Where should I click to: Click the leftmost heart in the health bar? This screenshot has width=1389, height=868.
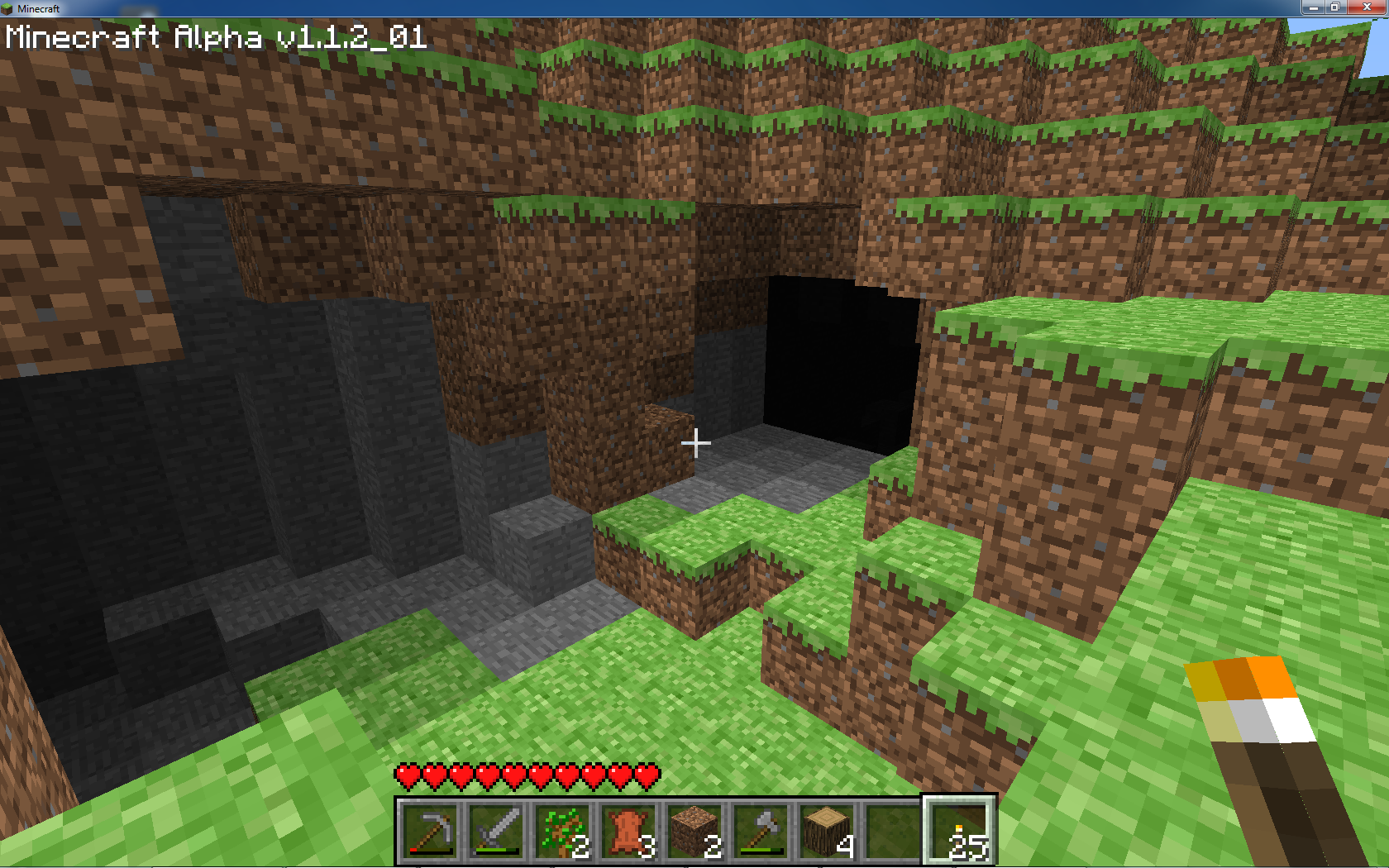406,775
